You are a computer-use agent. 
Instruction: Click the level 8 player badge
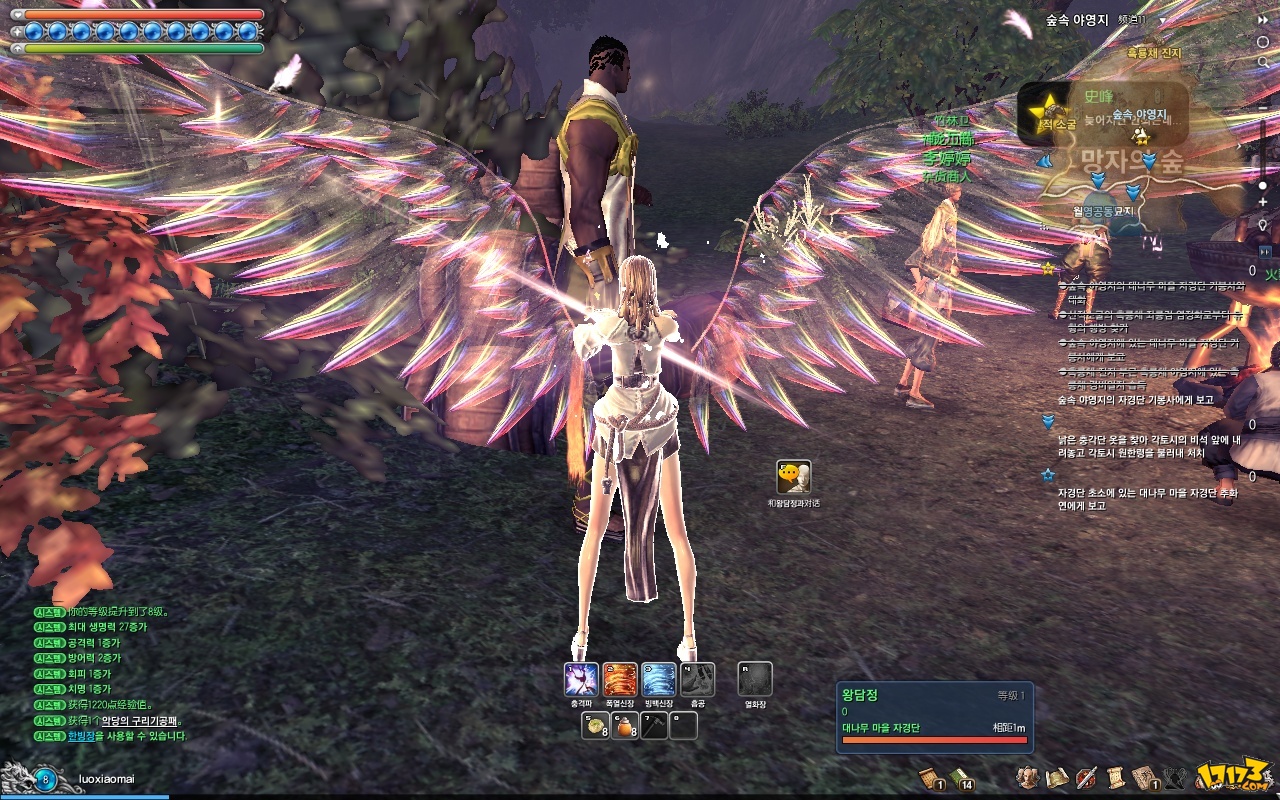point(45,779)
